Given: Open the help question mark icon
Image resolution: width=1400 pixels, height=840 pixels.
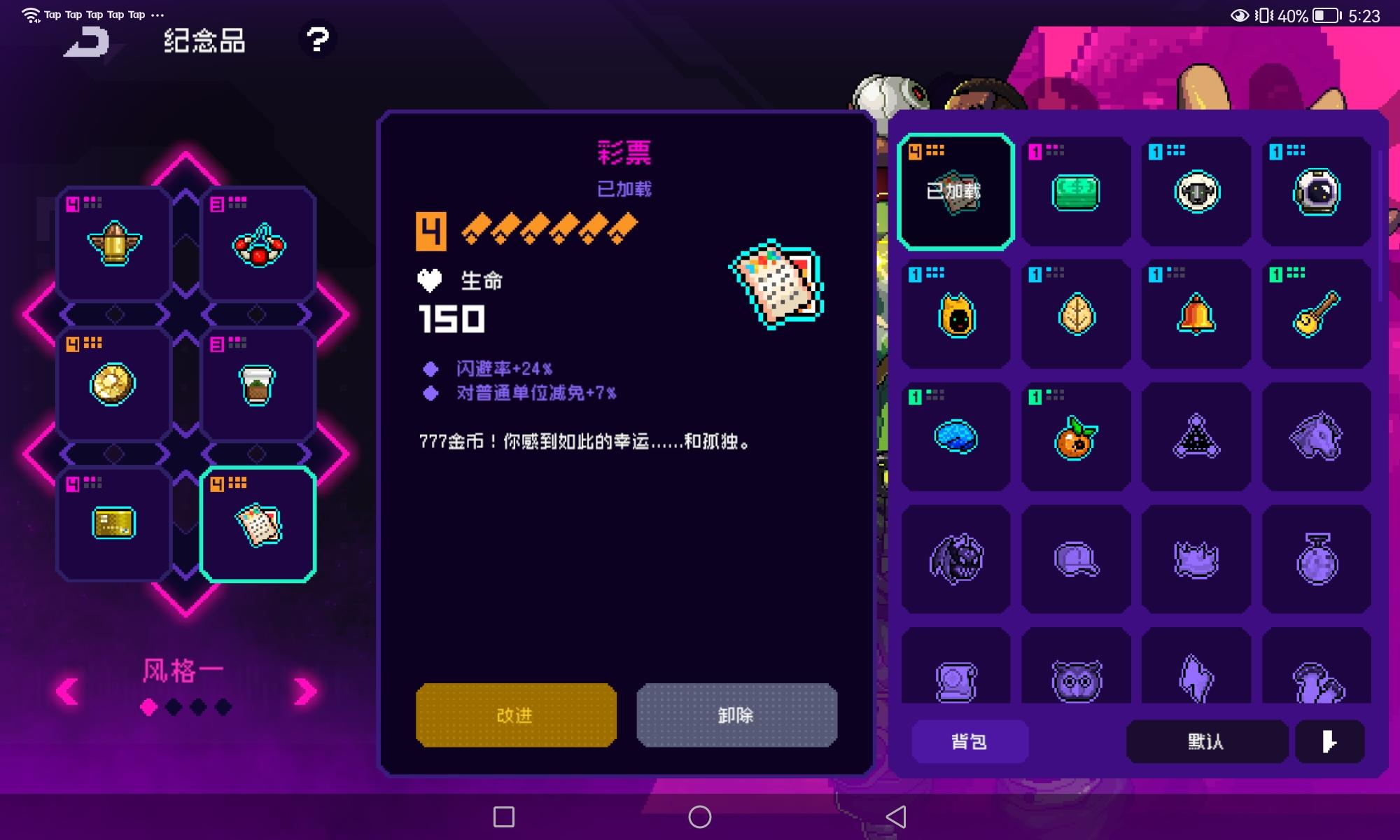Looking at the screenshot, I should 318,40.
